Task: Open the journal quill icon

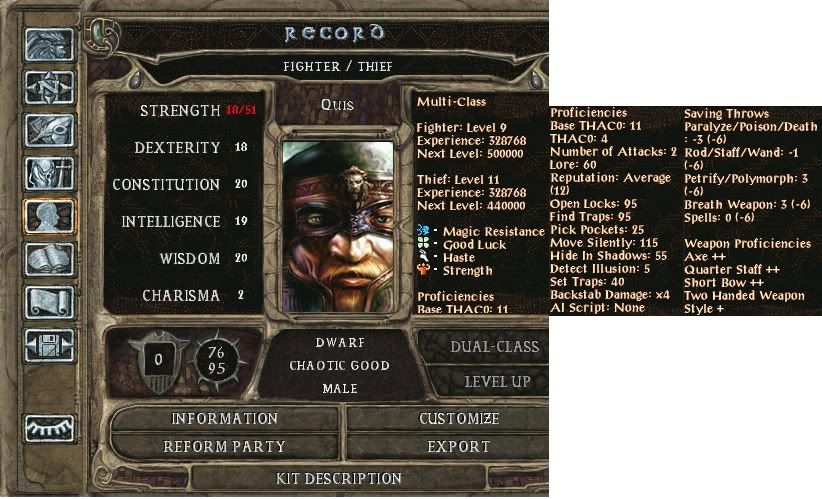Action: point(49,132)
